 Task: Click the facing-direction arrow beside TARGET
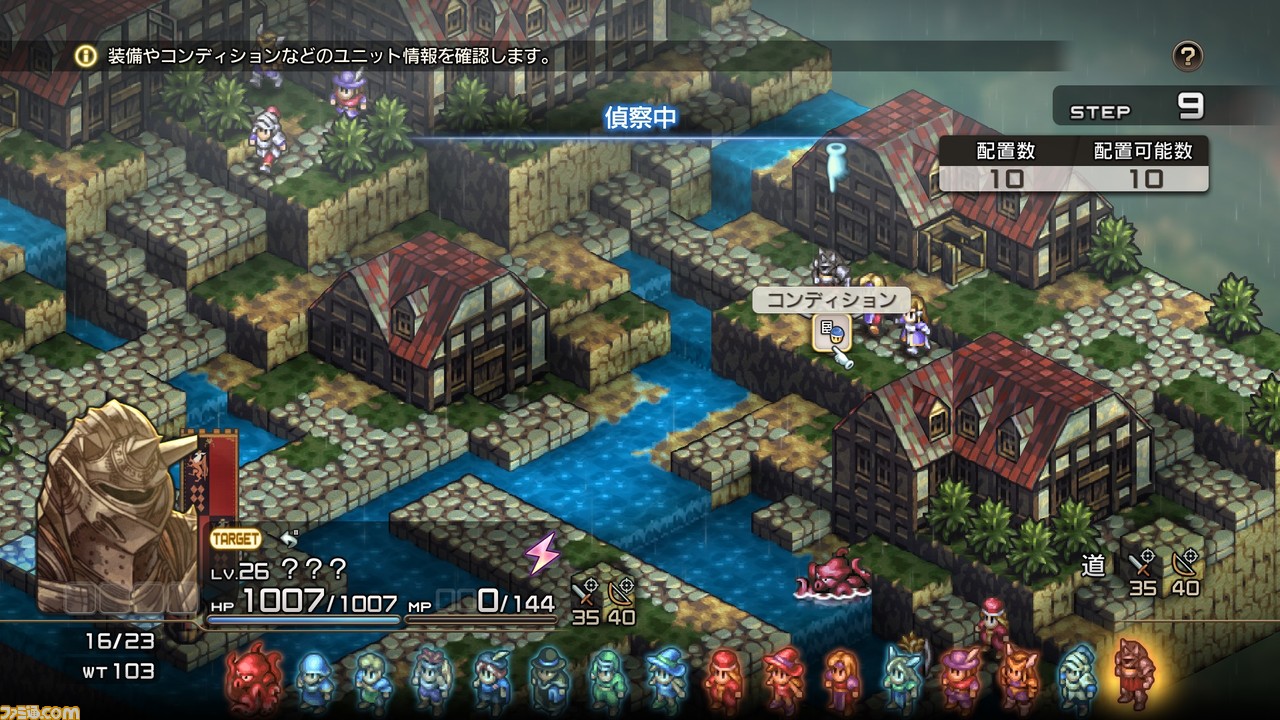[288, 538]
